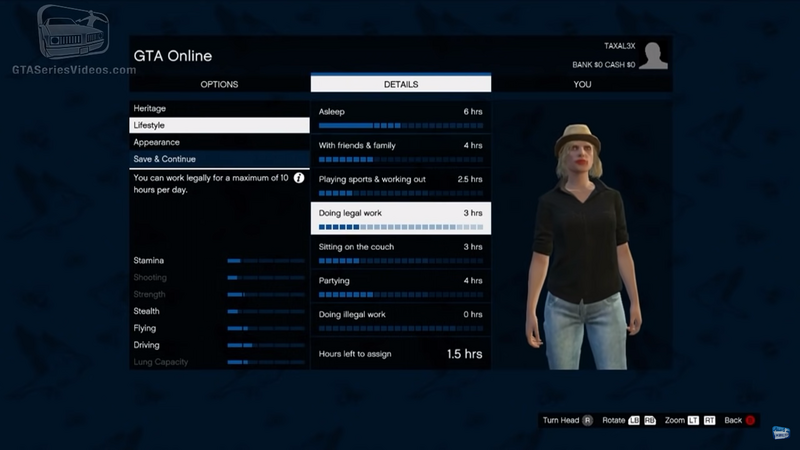800x450 pixels.
Task: Select the YOU tab
Action: (x=582, y=84)
